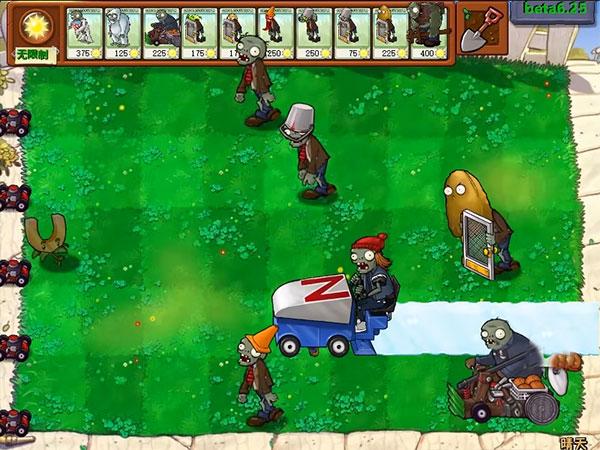600x450 pixels.
Task: Choose the orange conehead zombie card
Action: pos(275,32)
